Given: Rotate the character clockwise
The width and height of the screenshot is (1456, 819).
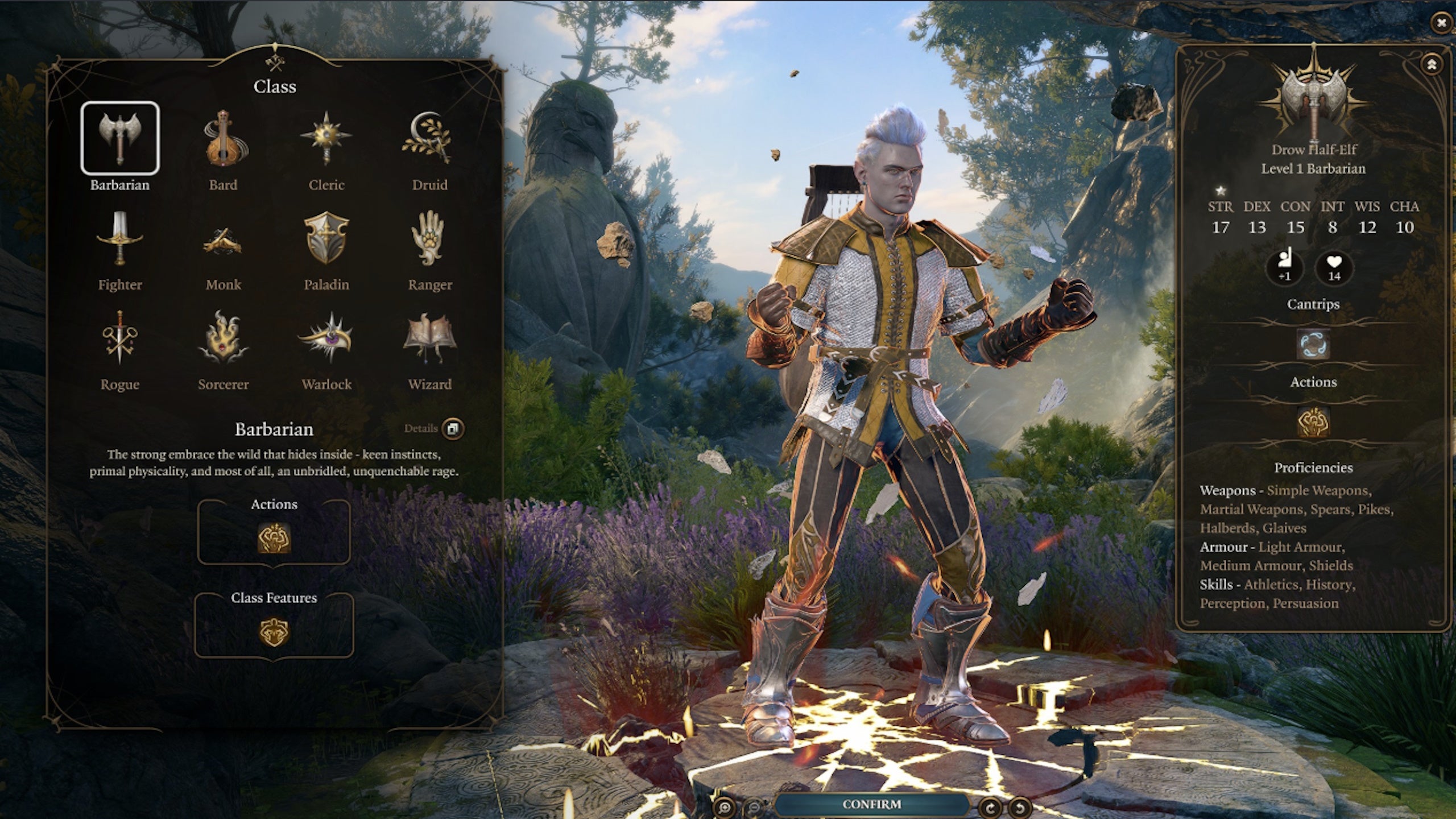Looking at the screenshot, I should (x=990, y=806).
